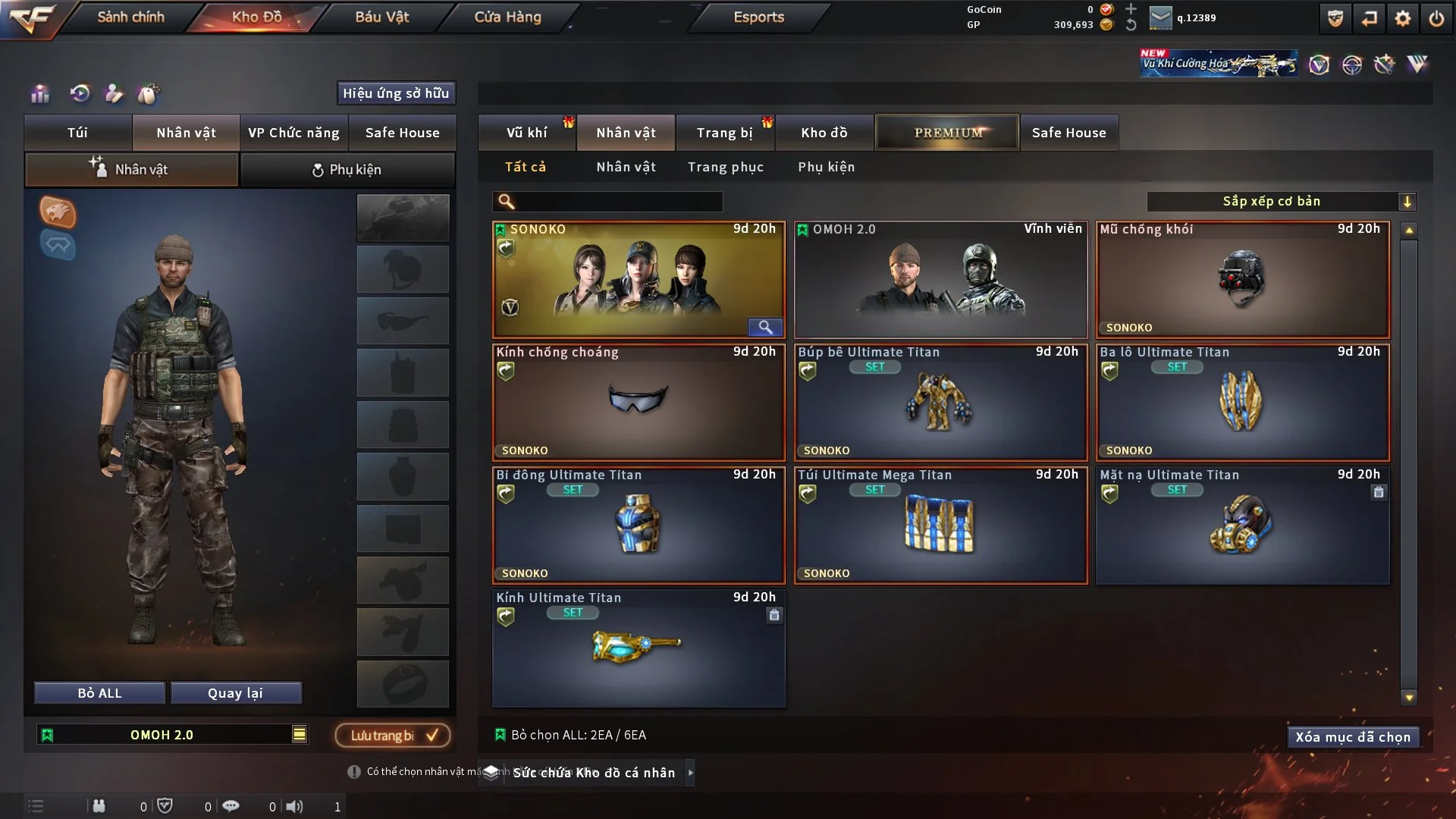Select the PREMIUM tab
1456x819 pixels.
pyautogui.click(x=947, y=133)
